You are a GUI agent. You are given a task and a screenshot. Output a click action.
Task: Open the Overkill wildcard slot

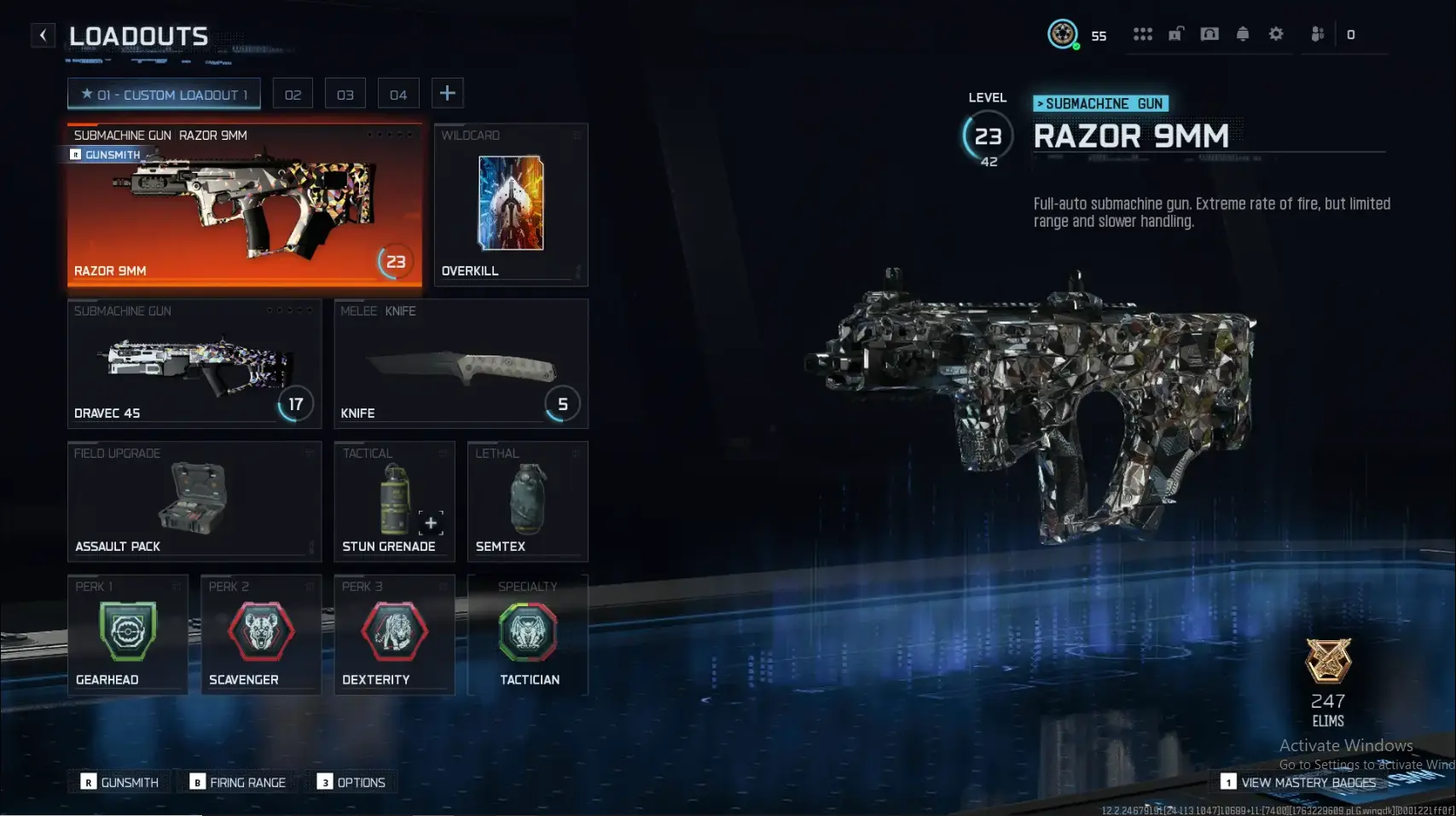click(x=510, y=205)
